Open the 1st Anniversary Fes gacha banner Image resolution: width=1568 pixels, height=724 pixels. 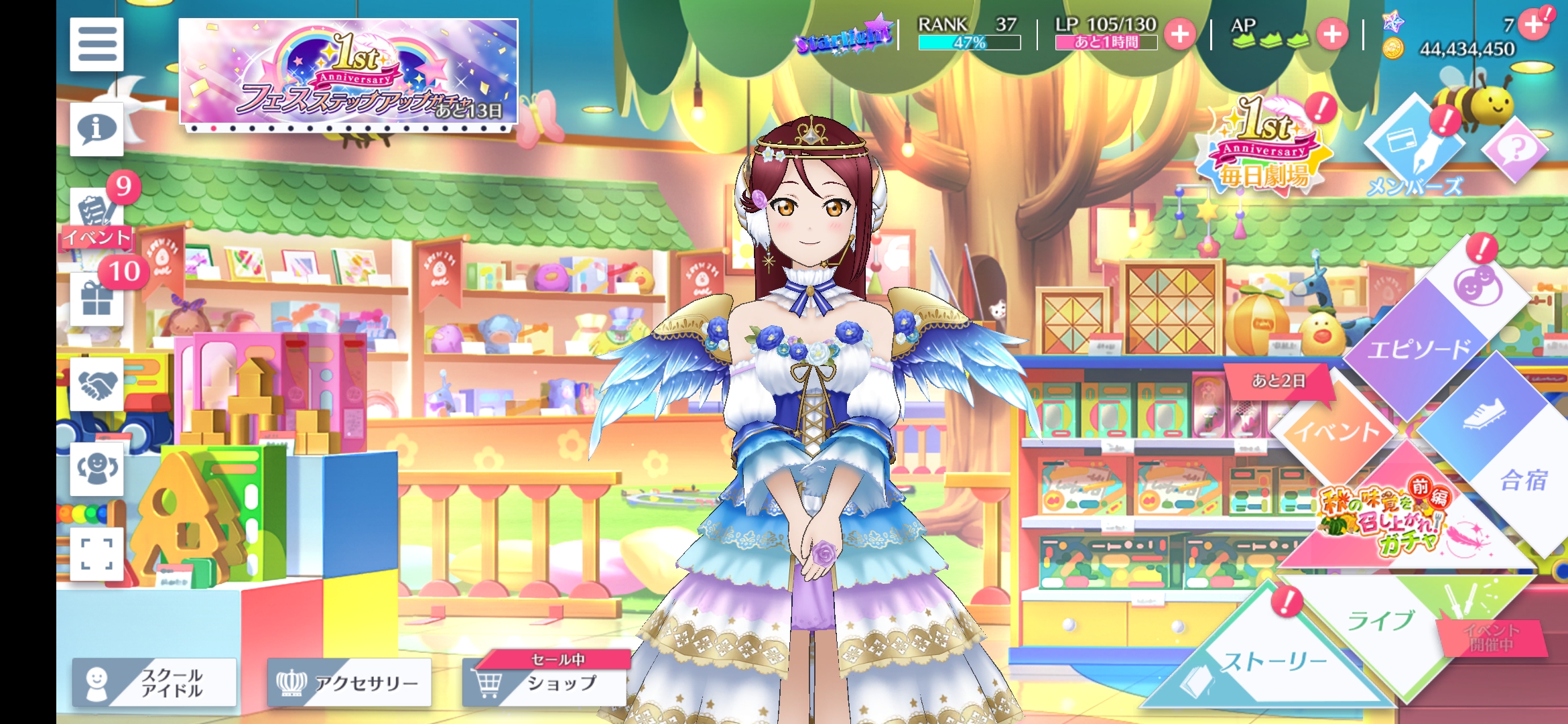[348, 72]
